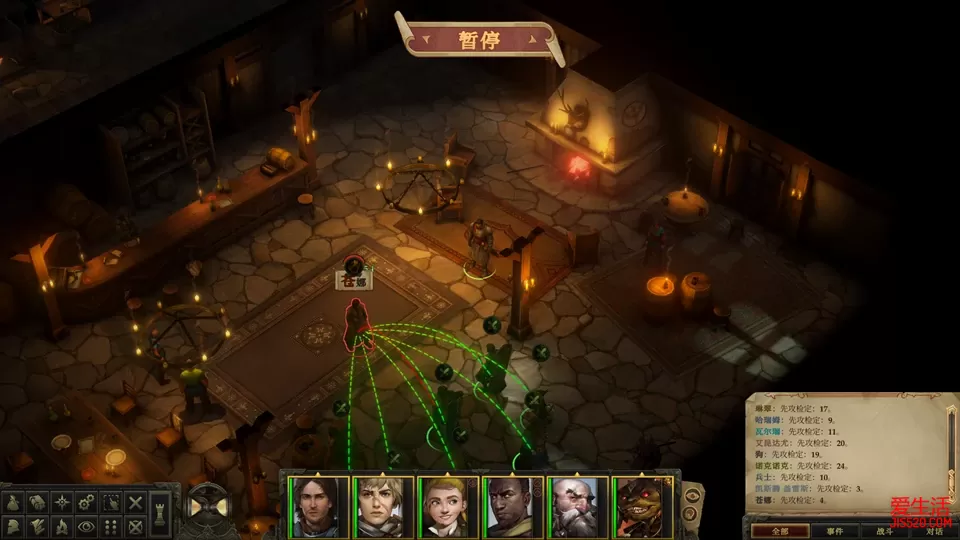960x540 pixels.
Task: Show the 全部 log tab
Action: click(x=779, y=531)
